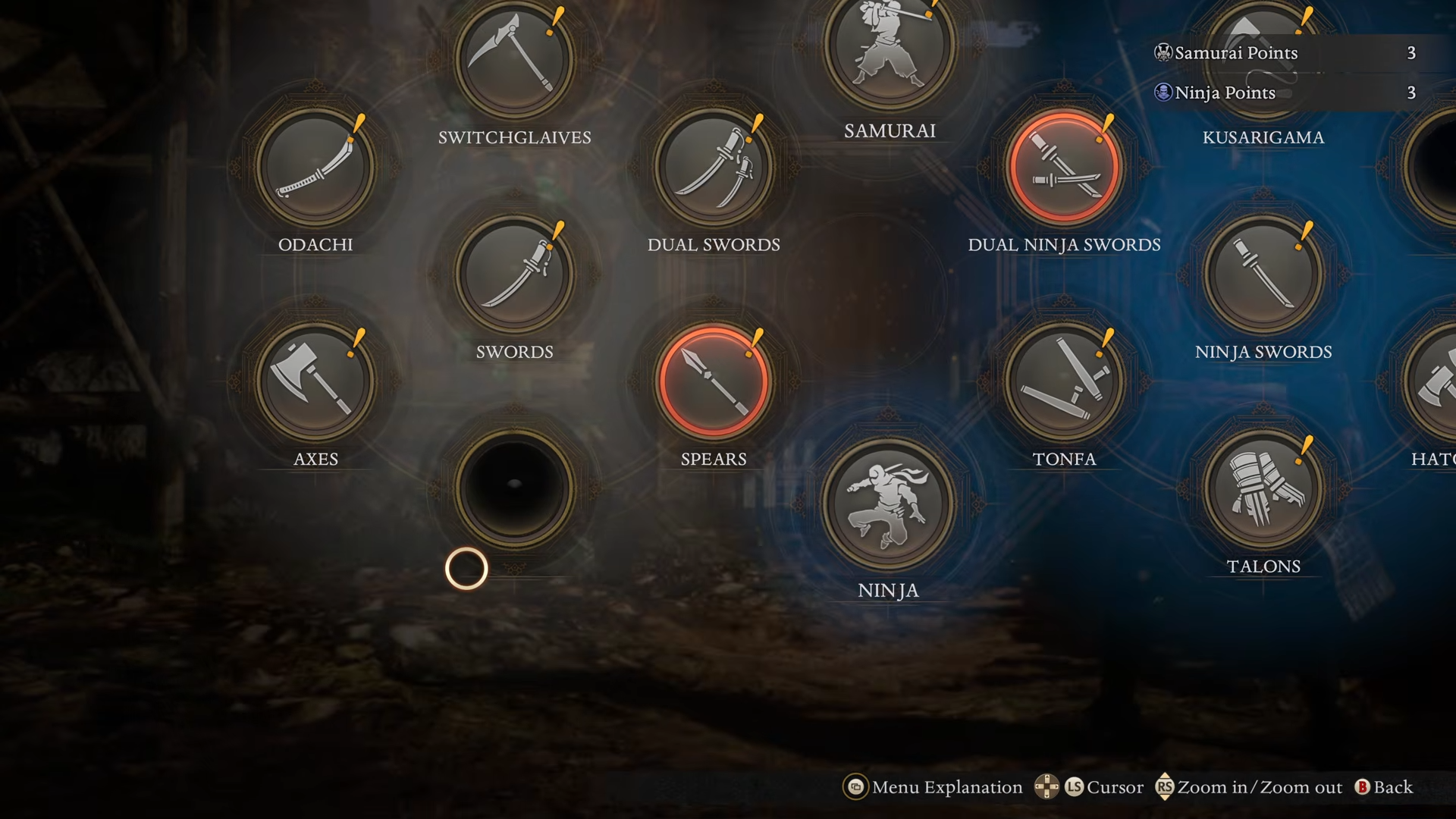The height and width of the screenshot is (819, 1456).
Task: Open the Switchglaives skill tree node
Action: coord(514,59)
